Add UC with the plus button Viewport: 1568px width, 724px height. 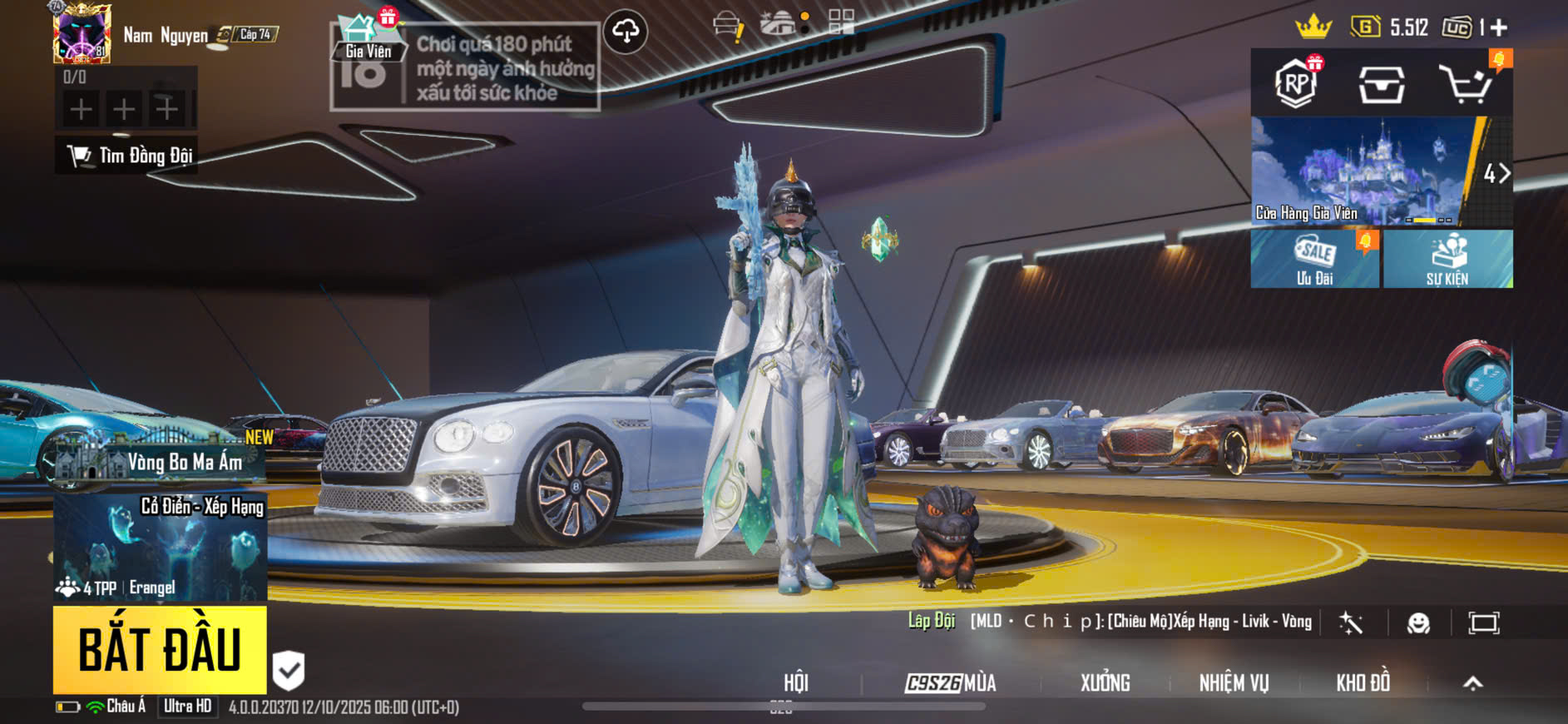pyautogui.click(x=1499, y=28)
